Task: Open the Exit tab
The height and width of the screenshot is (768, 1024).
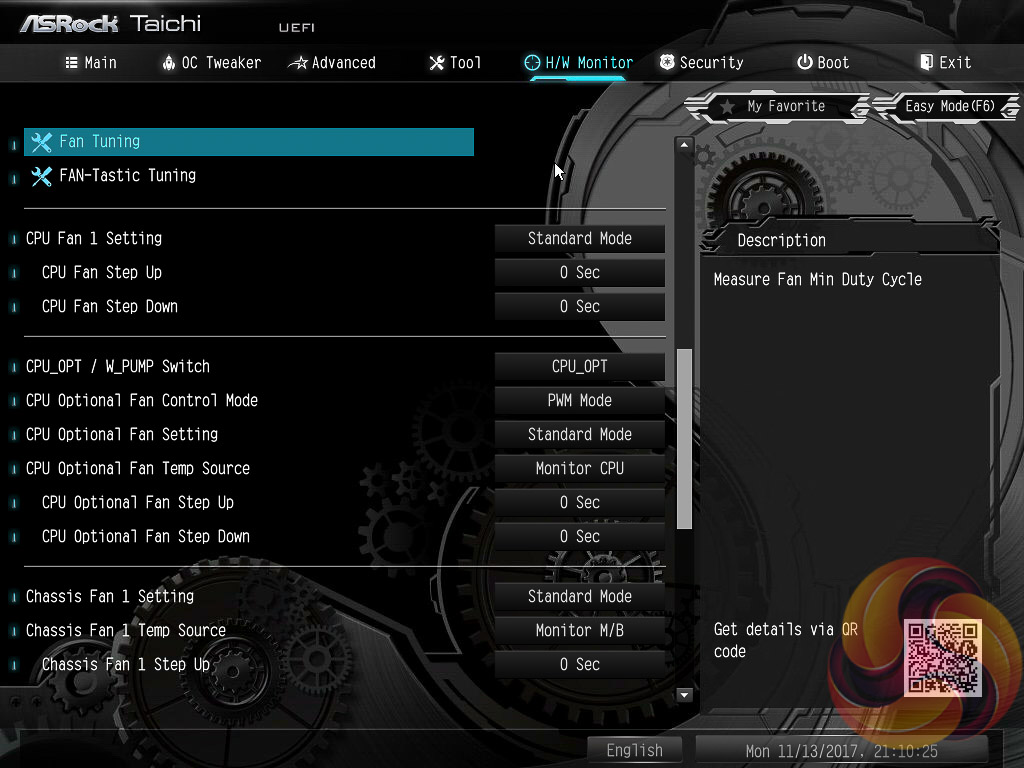Action: tap(945, 62)
